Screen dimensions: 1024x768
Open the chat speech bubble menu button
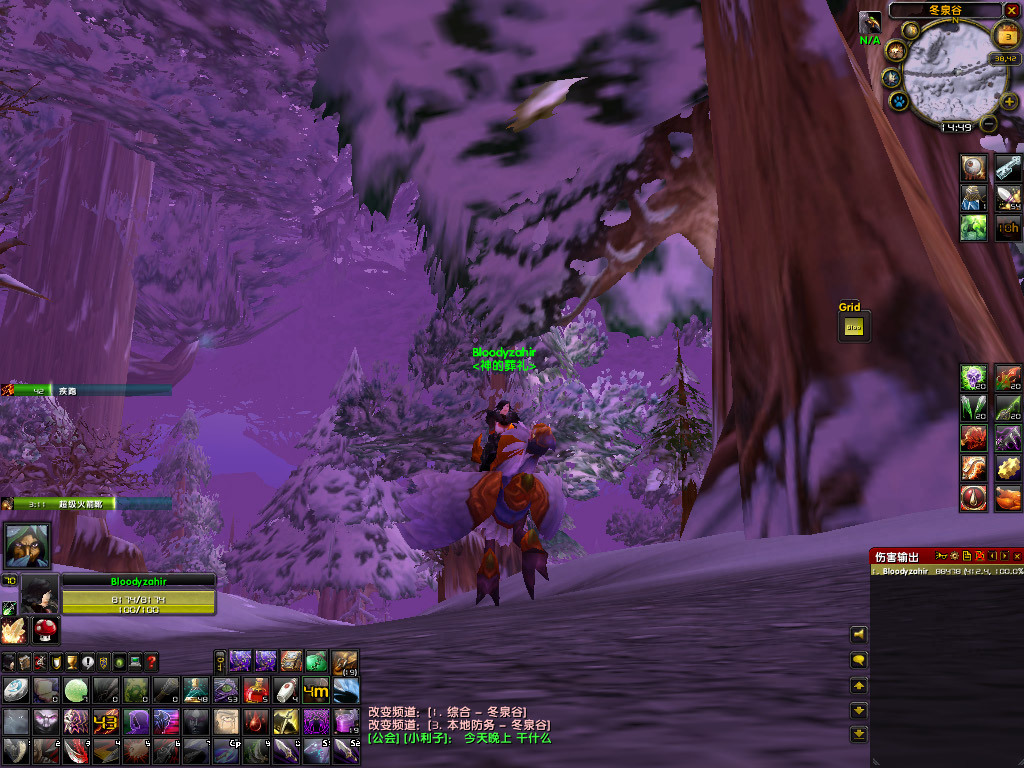click(858, 661)
